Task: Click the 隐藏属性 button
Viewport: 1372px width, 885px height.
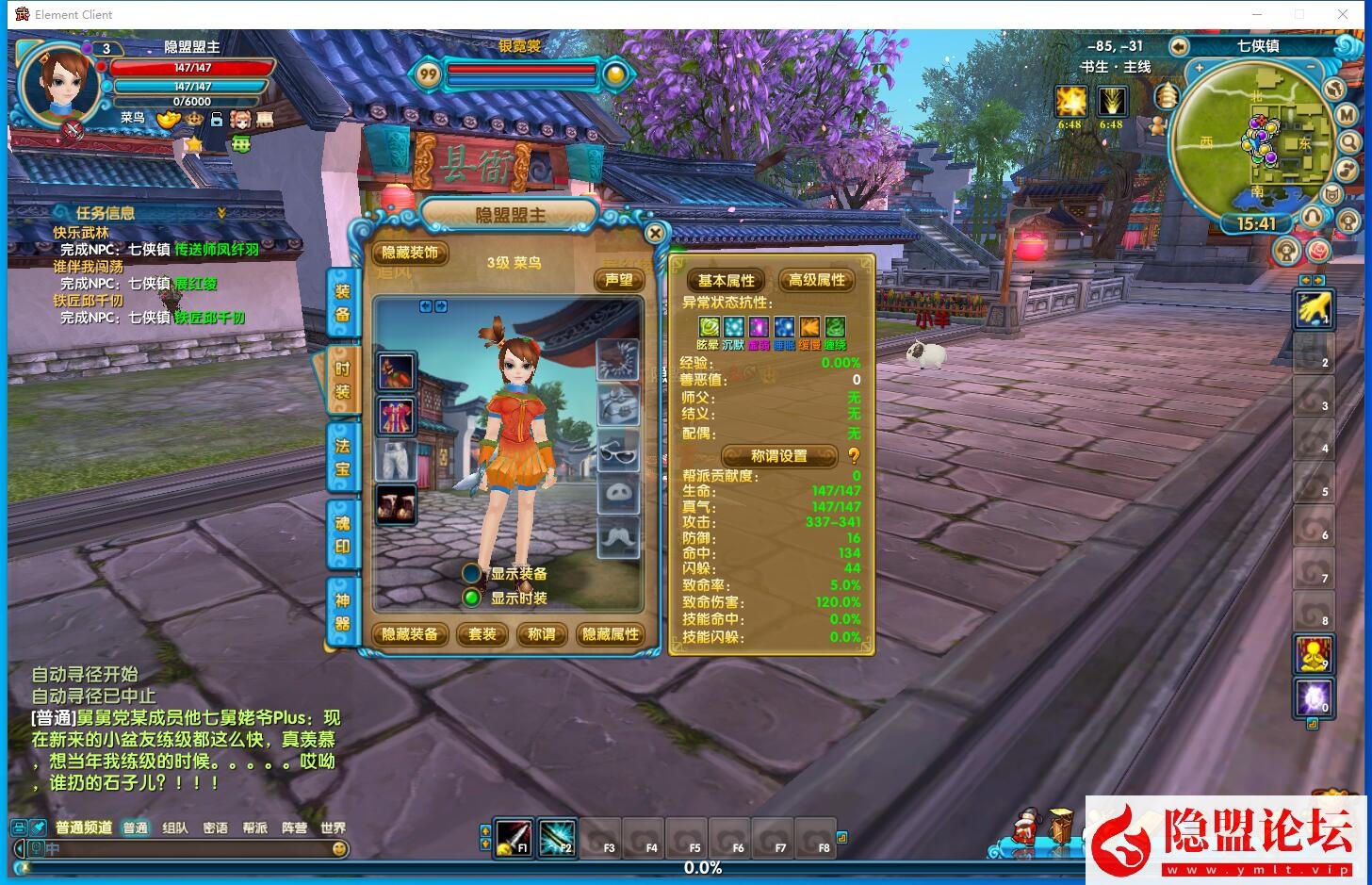Action: pos(611,634)
